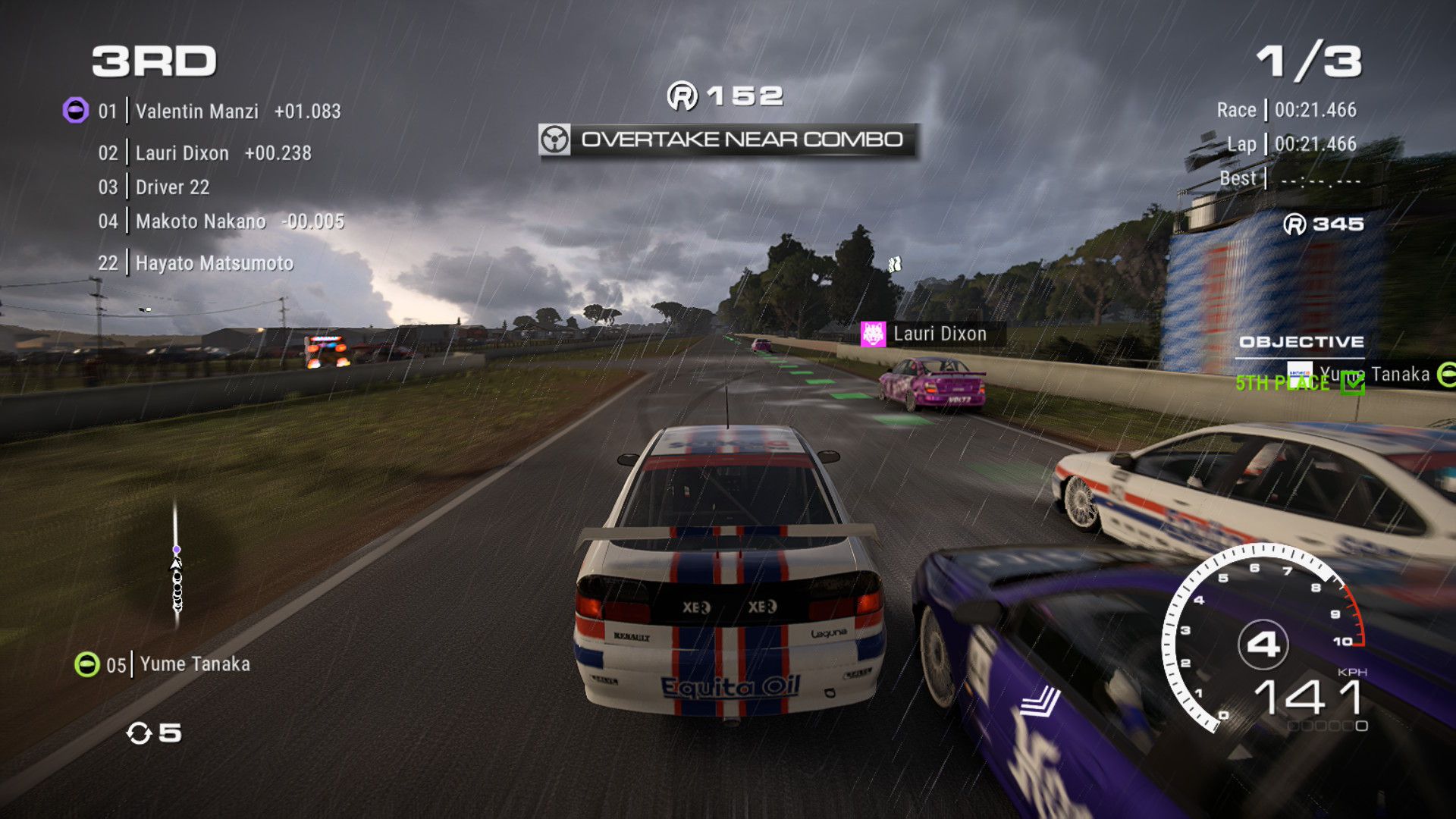Click the Overtake Near Combo steering wheel icon
The width and height of the screenshot is (1456, 819).
click(554, 140)
